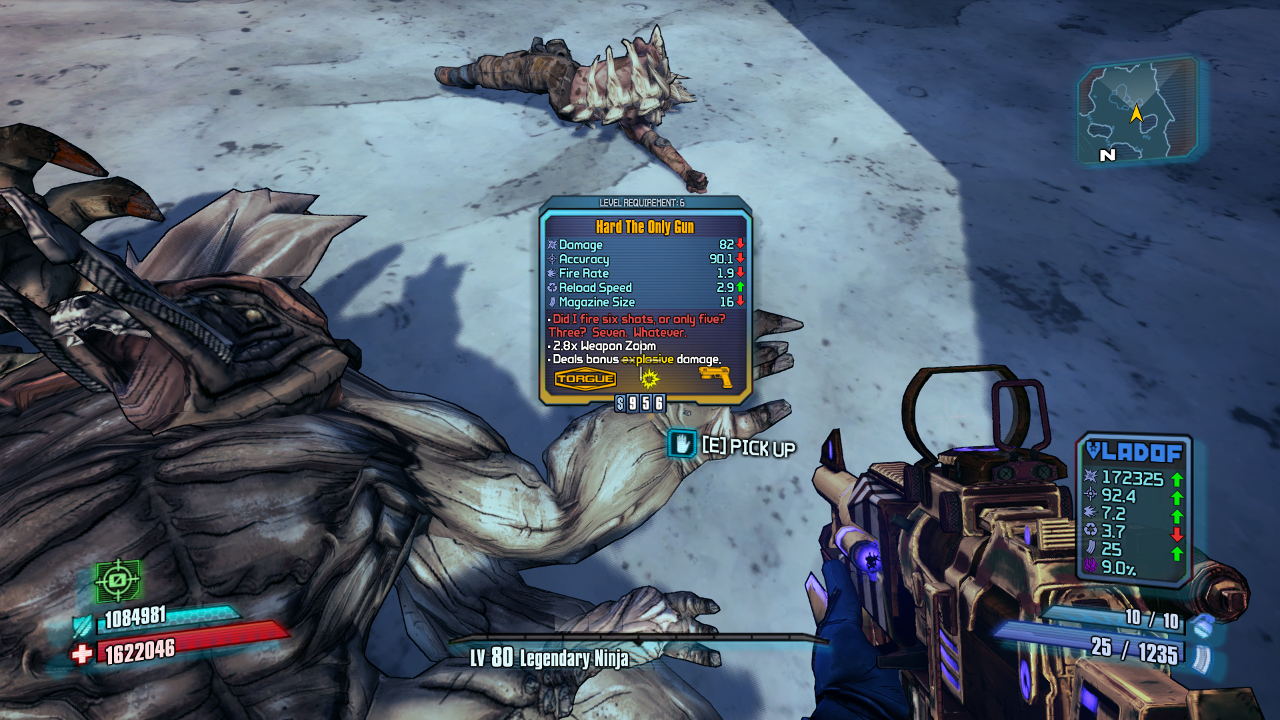The height and width of the screenshot is (720, 1280).
Task: Select the Hard The Only Gun item card
Action: click(645, 300)
